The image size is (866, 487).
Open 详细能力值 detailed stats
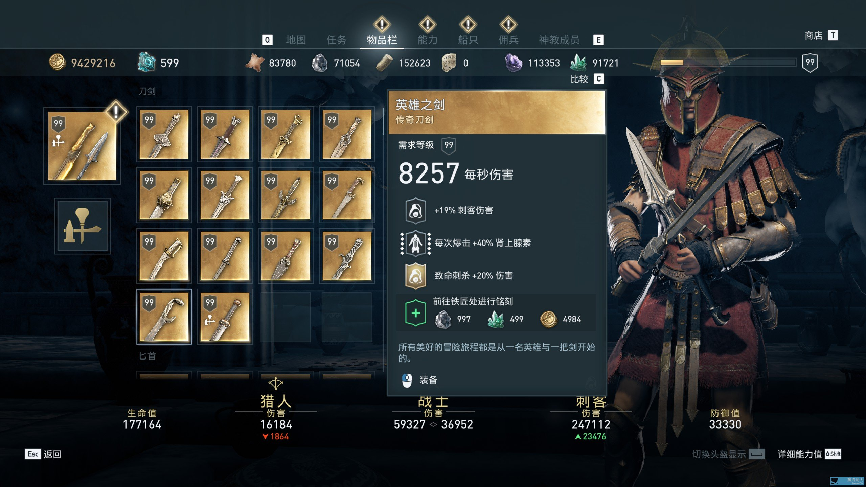[806, 454]
